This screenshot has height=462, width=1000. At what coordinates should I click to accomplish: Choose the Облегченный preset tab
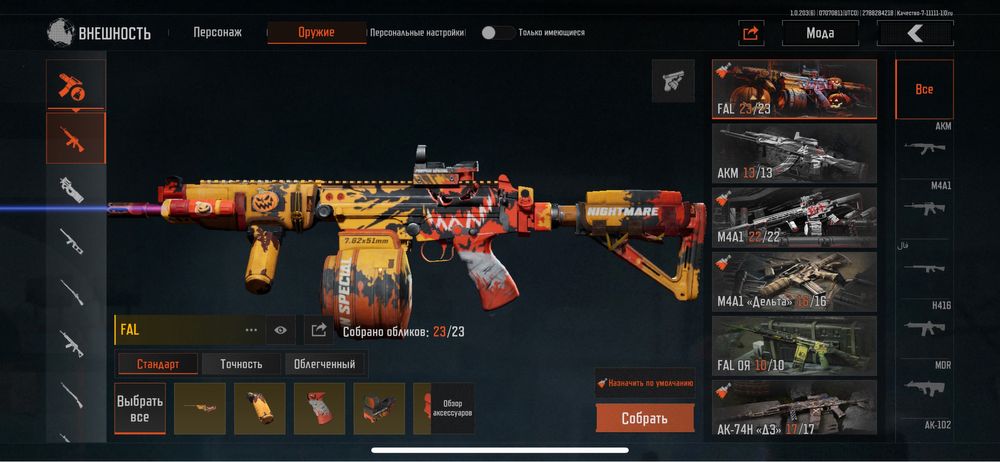(326, 364)
